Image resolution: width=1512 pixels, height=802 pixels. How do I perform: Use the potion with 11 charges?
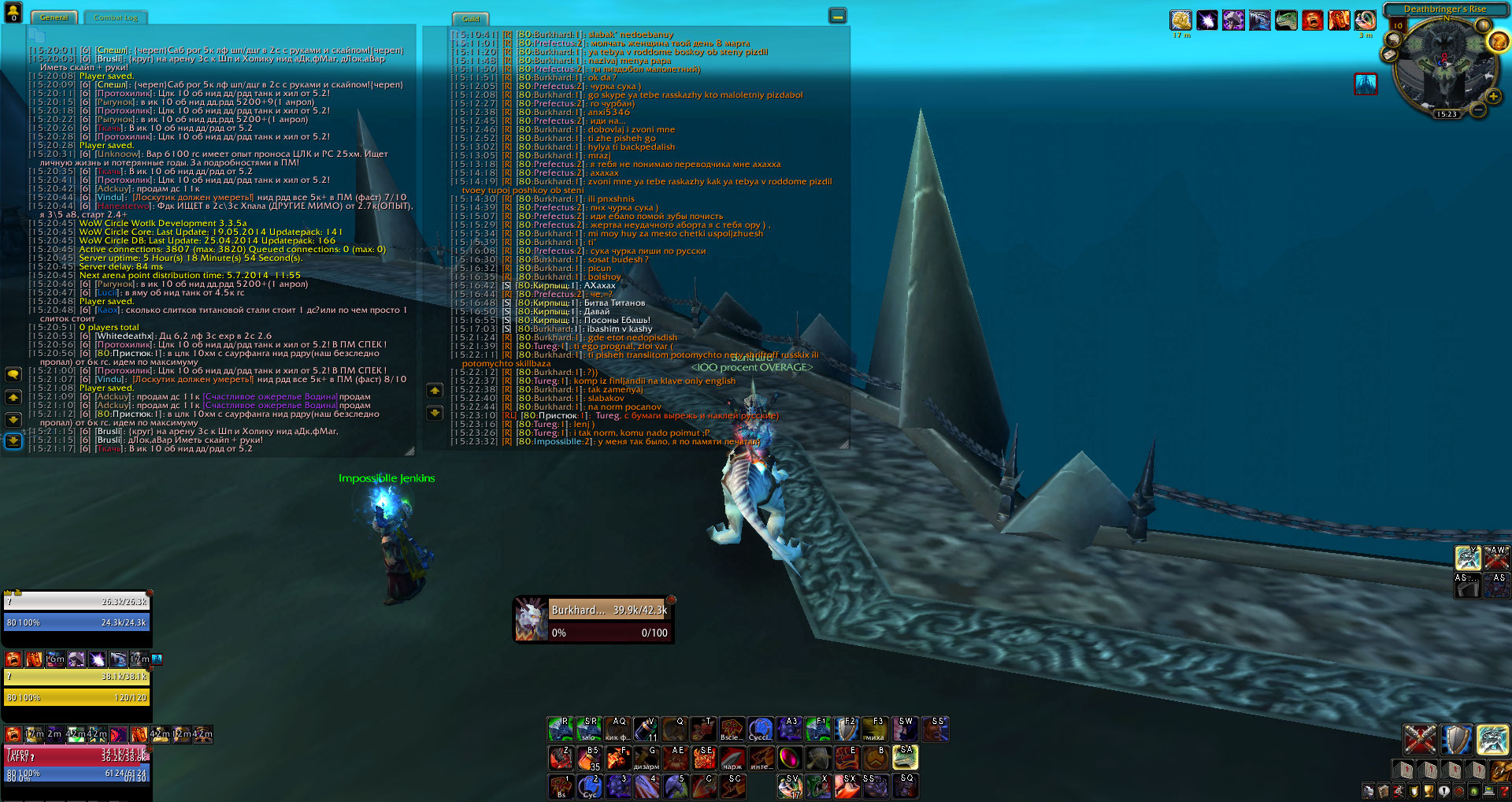click(646, 730)
